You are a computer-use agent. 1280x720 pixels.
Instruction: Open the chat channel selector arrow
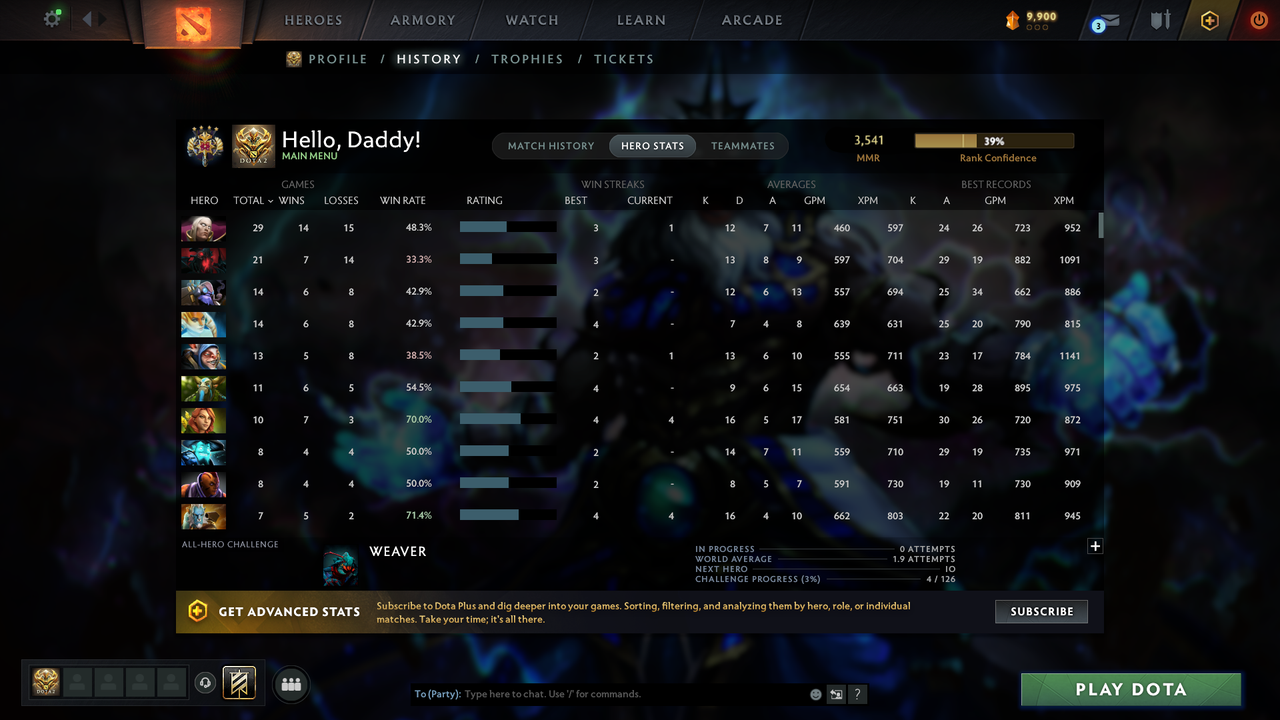[x=836, y=693]
